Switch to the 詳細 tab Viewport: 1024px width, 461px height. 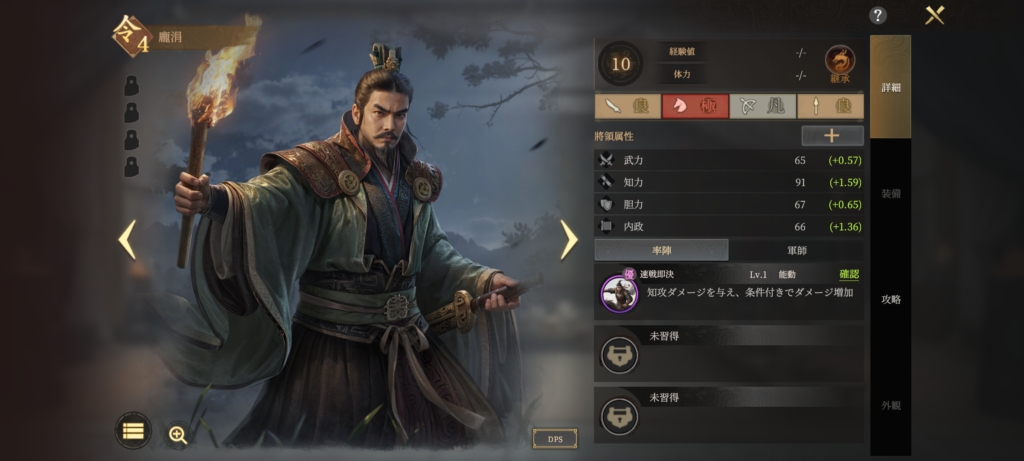[890, 87]
